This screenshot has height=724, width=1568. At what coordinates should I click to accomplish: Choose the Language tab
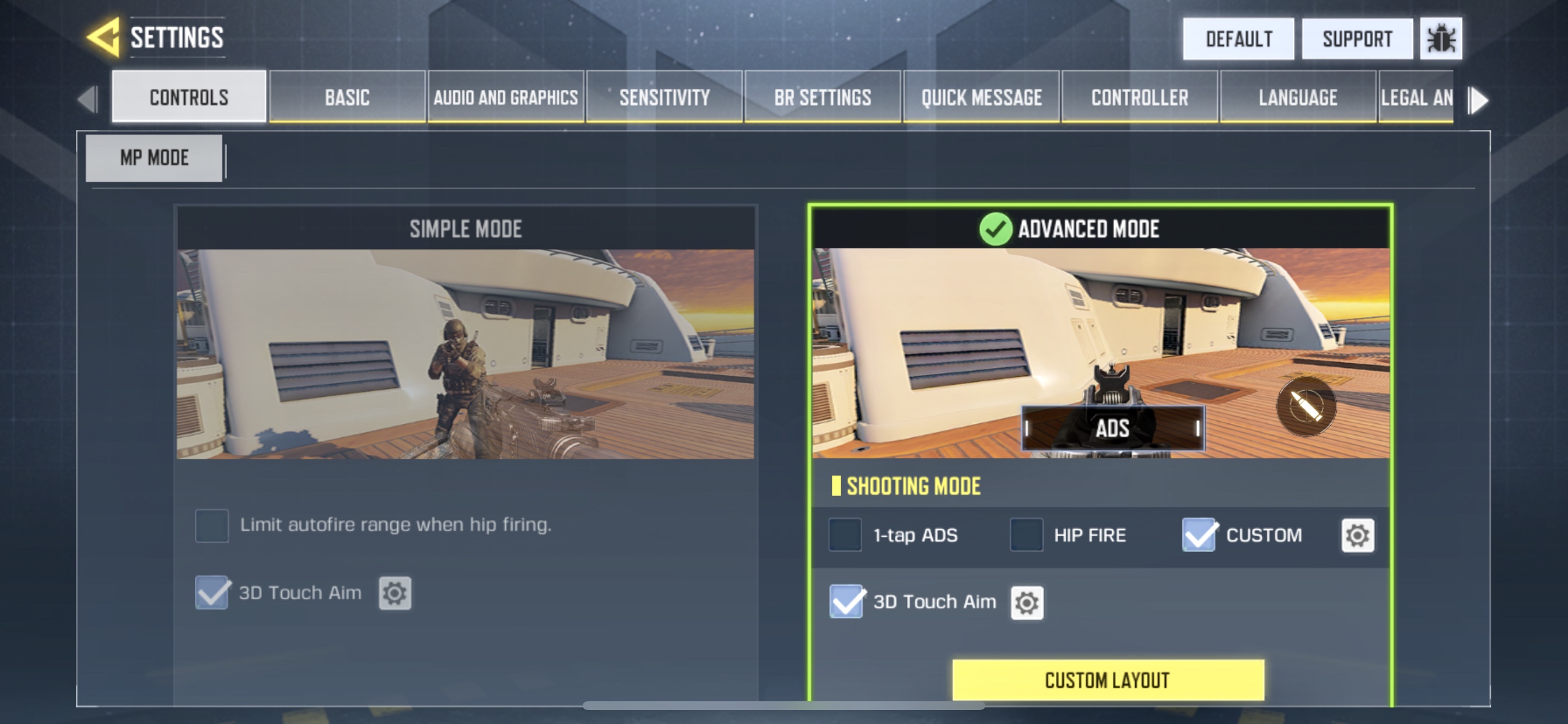click(1298, 97)
